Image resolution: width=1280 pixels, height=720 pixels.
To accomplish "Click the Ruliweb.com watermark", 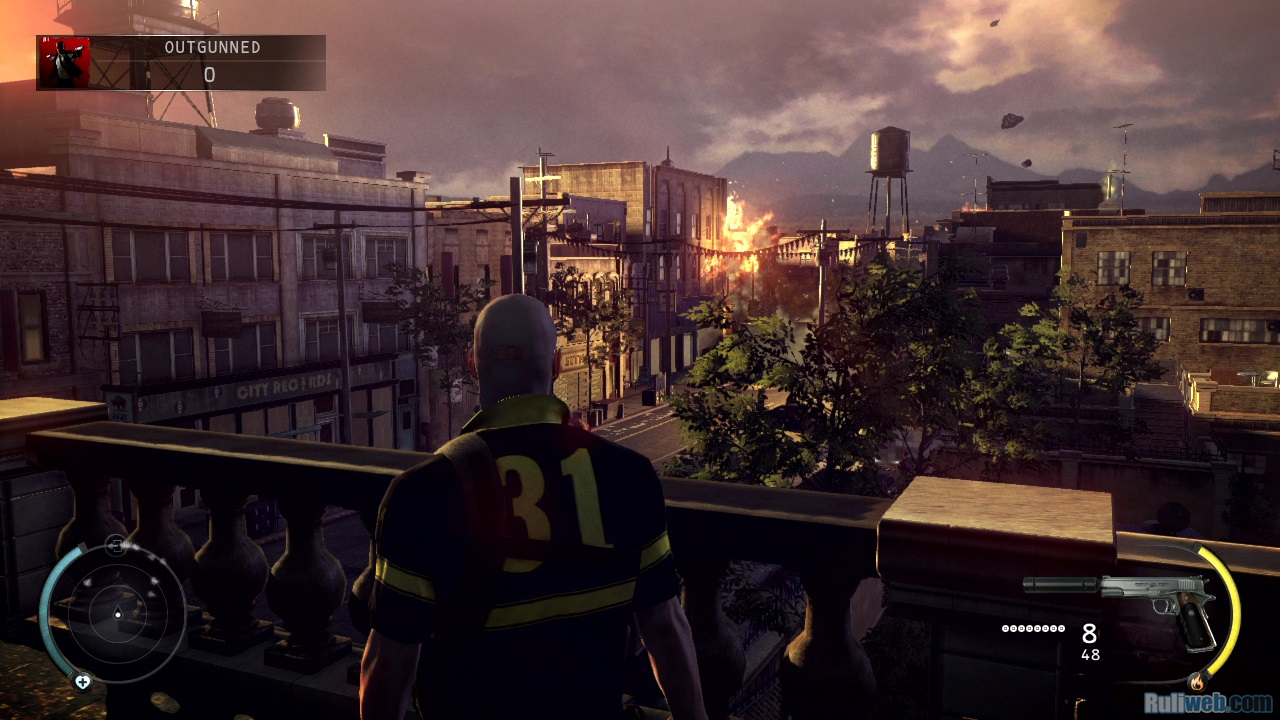I will tap(1213, 703).
